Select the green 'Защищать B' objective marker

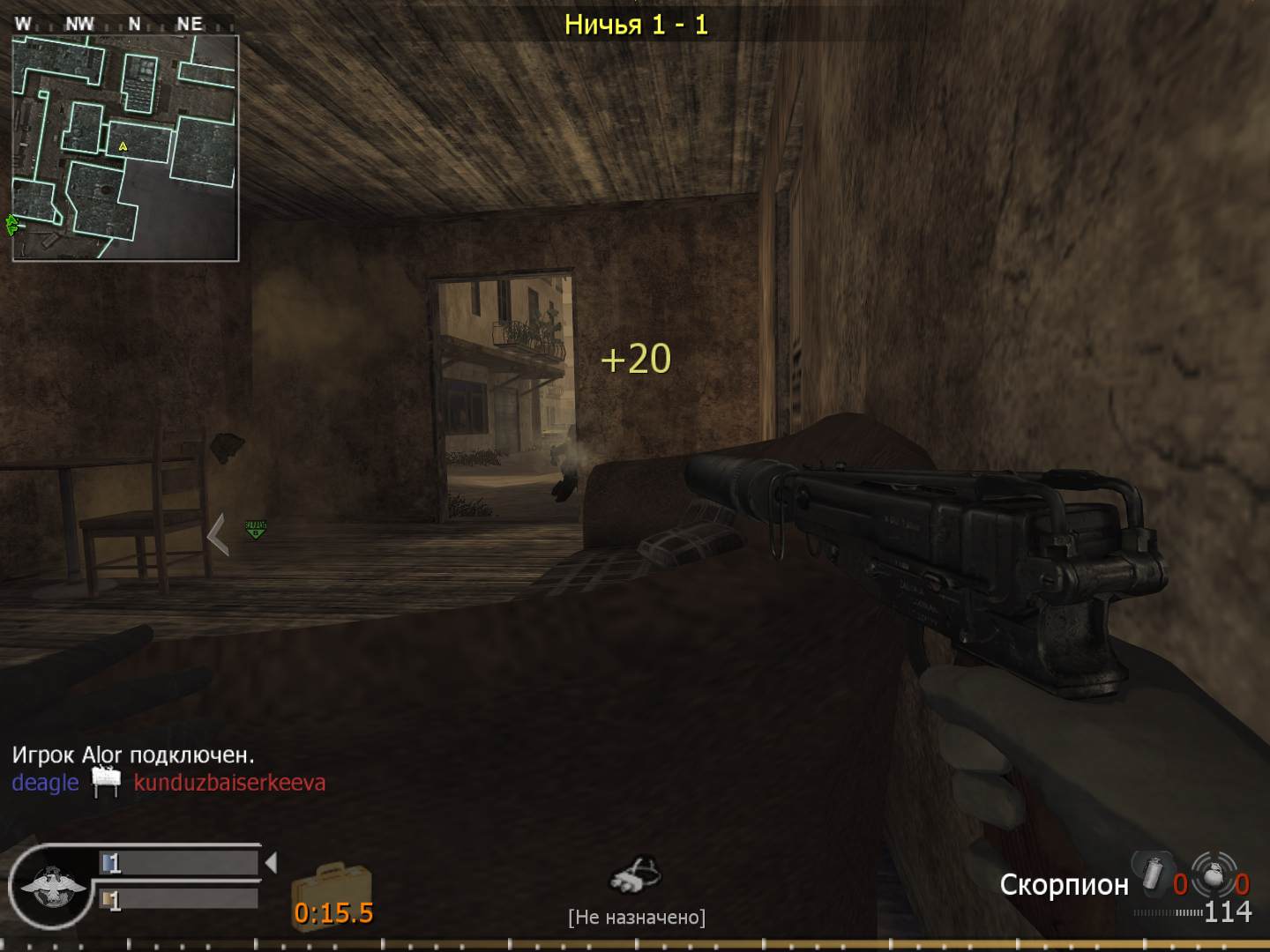(x=256, y=529)
